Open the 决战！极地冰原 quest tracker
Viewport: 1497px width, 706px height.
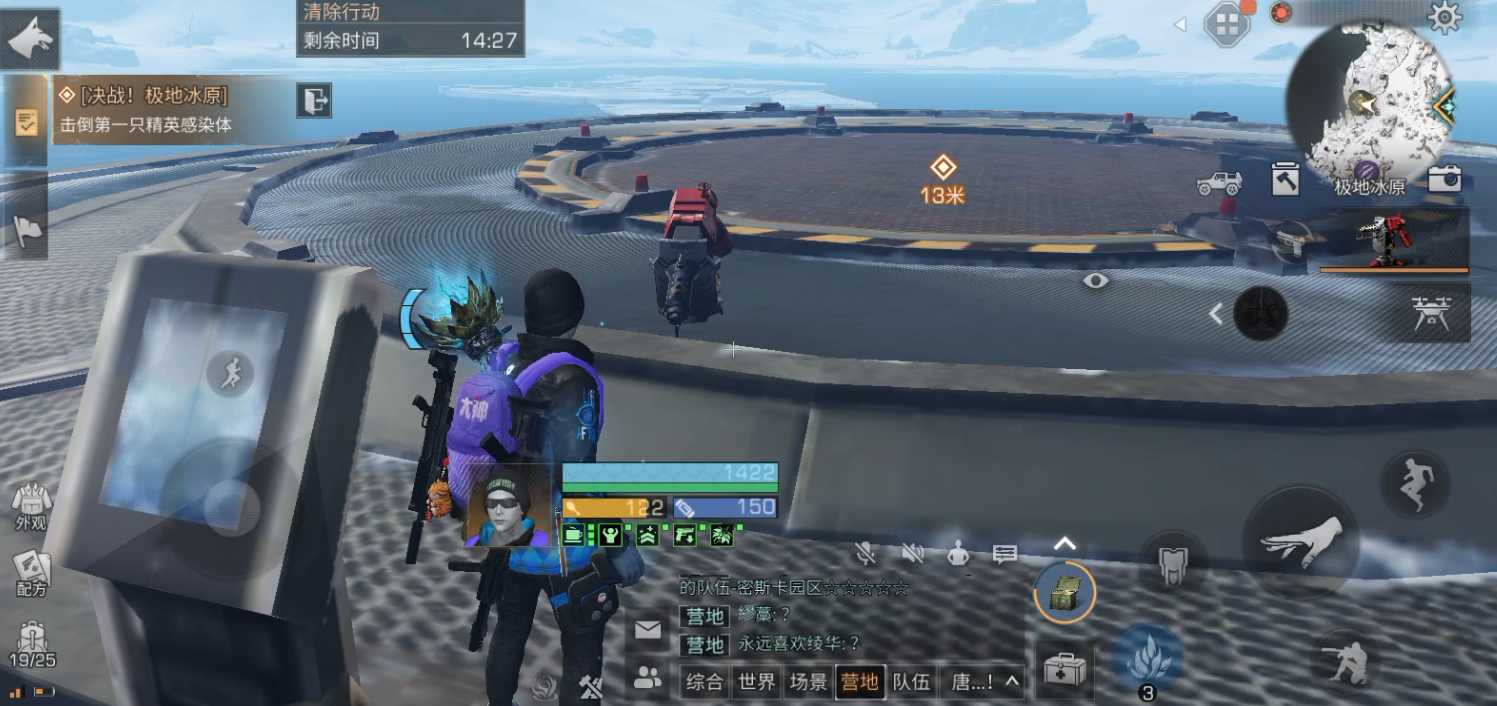click(x=150, y=109)
